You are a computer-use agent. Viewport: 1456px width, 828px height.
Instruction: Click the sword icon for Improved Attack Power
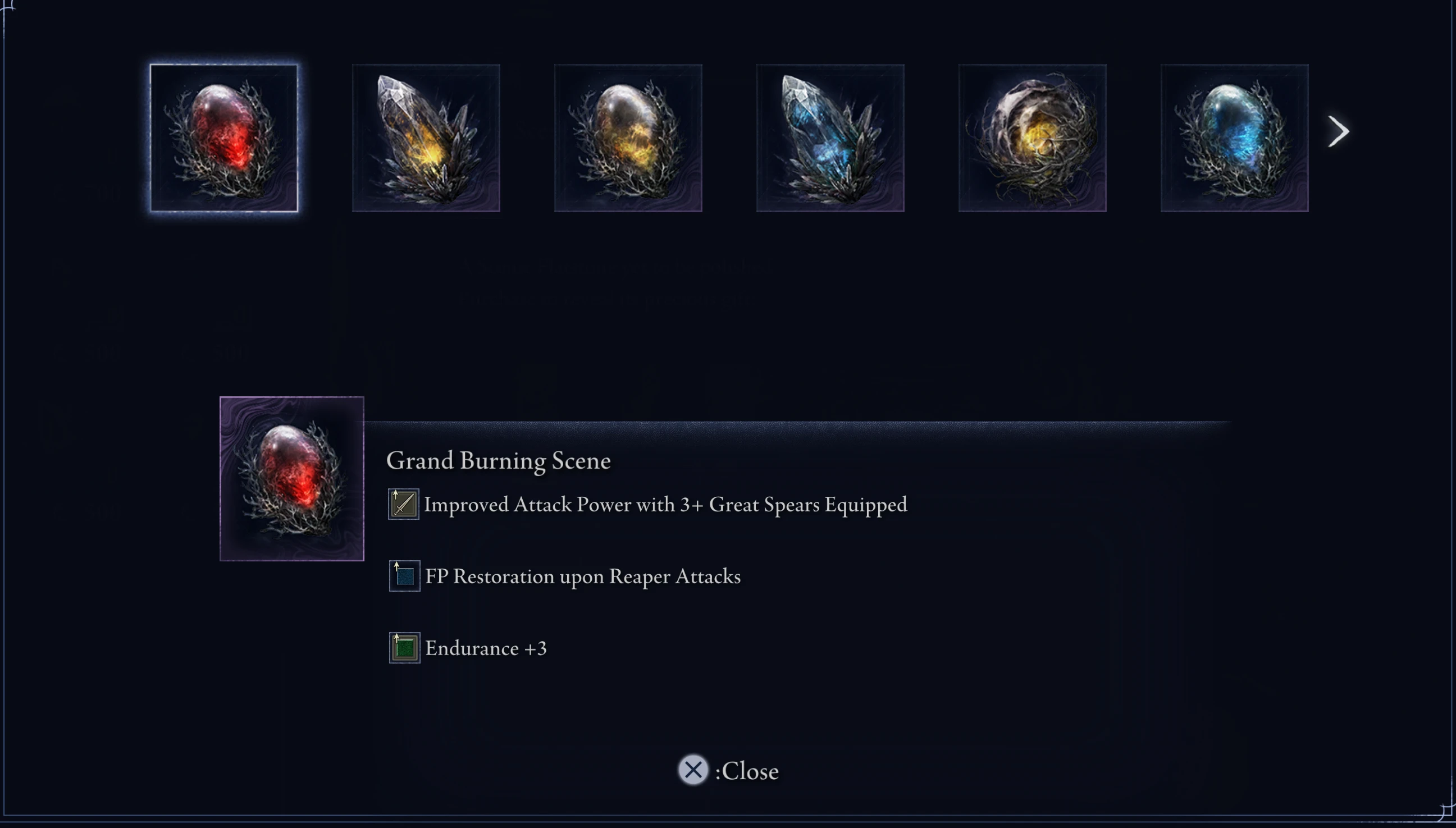click(403, 504)
